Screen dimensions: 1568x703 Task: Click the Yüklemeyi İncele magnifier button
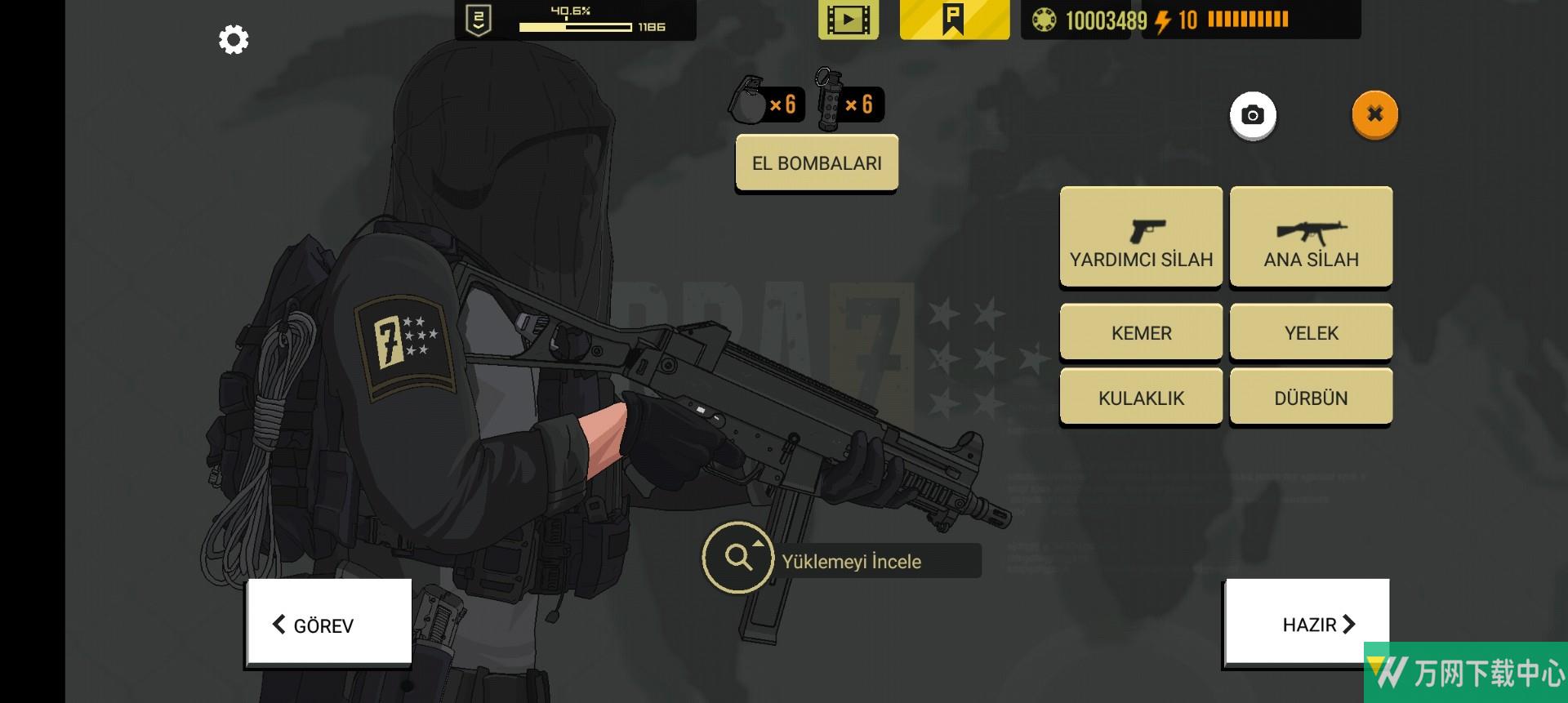pyautogui.click(x=738, y=558)
